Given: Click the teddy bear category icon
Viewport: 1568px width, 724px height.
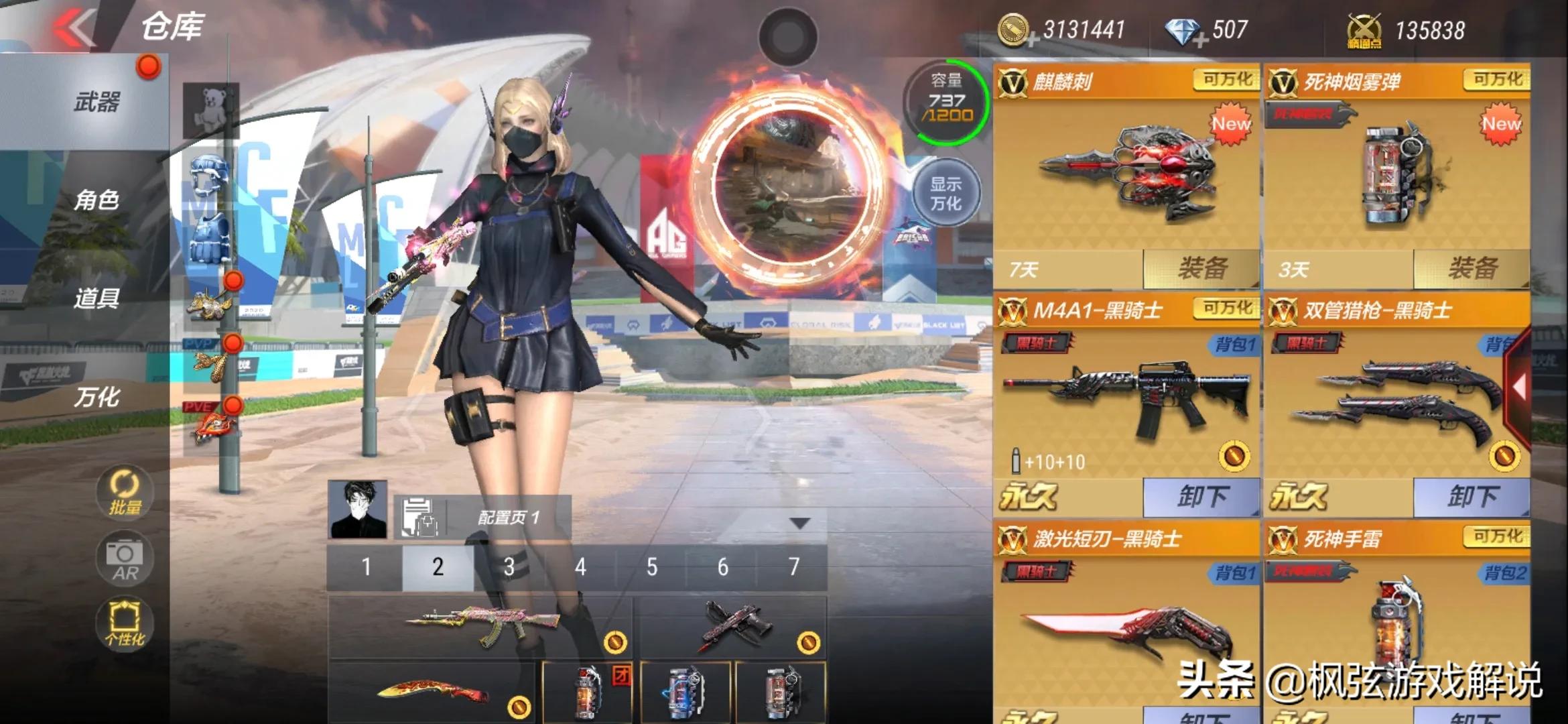Looking at the screenshot, I should (211, 109).
